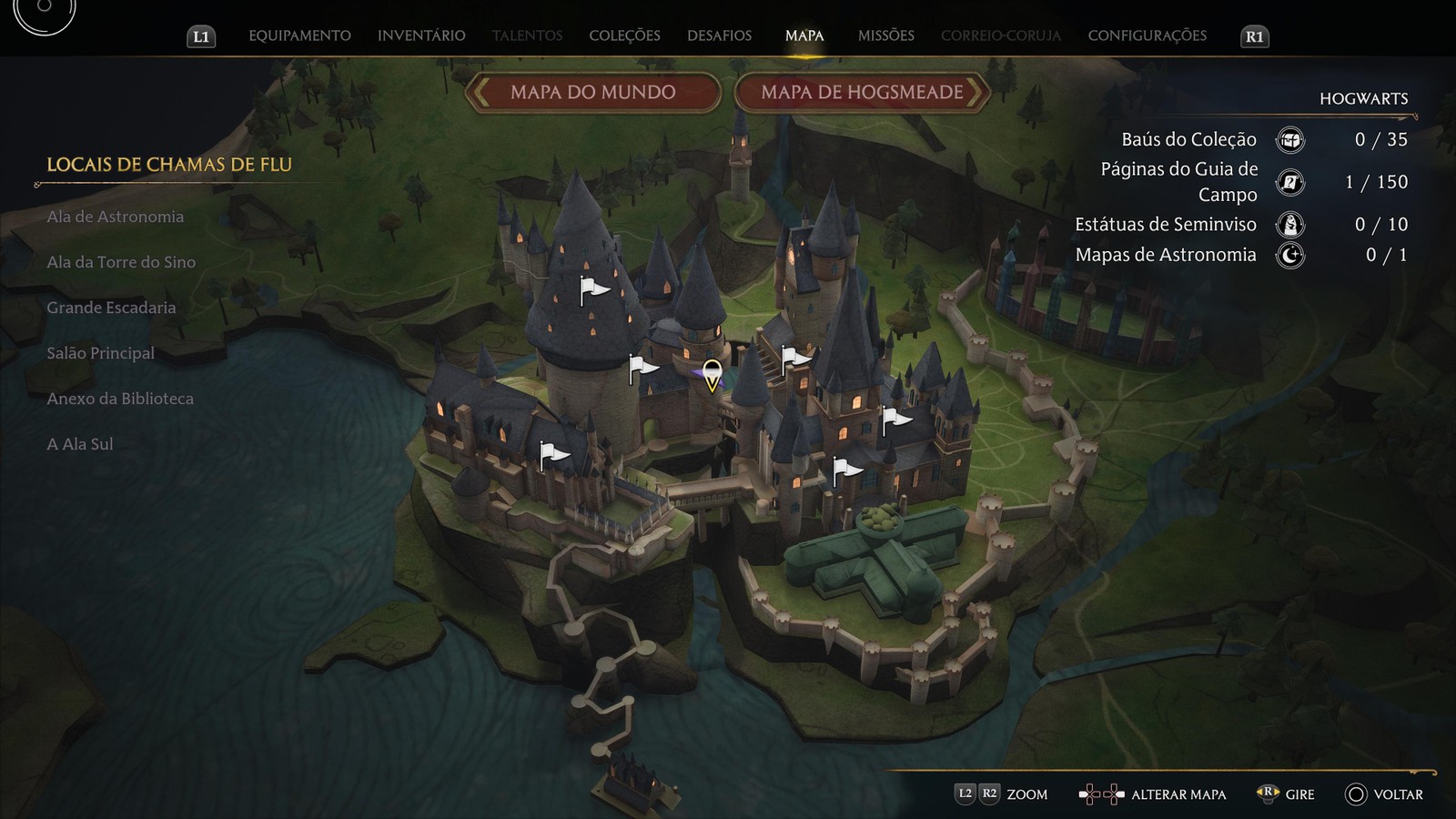Click the Mapas de Astronomia moon icon
Viewport: 1456px width, 819px height.
[1289, 256]
